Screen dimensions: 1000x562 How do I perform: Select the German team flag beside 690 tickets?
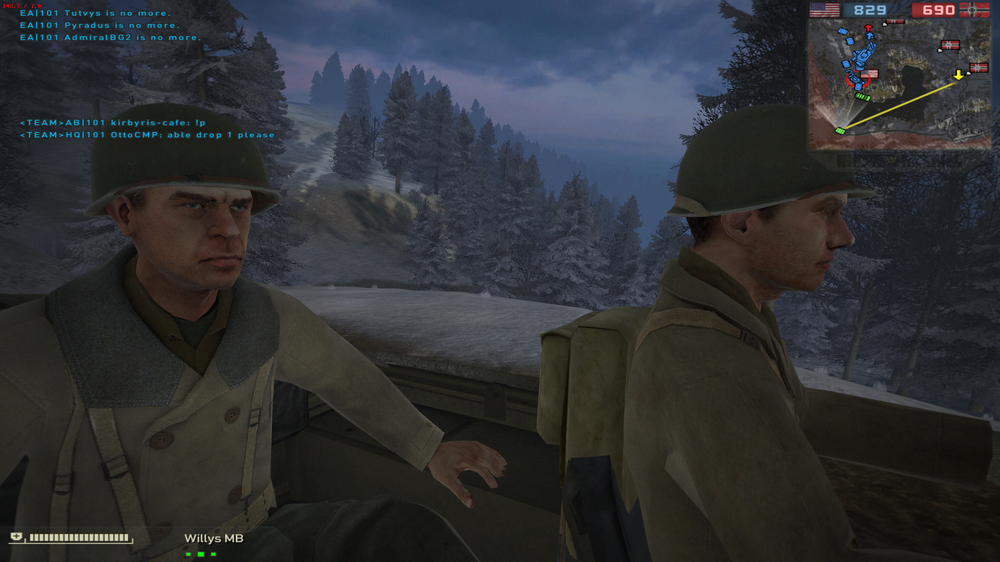(976, 10)
